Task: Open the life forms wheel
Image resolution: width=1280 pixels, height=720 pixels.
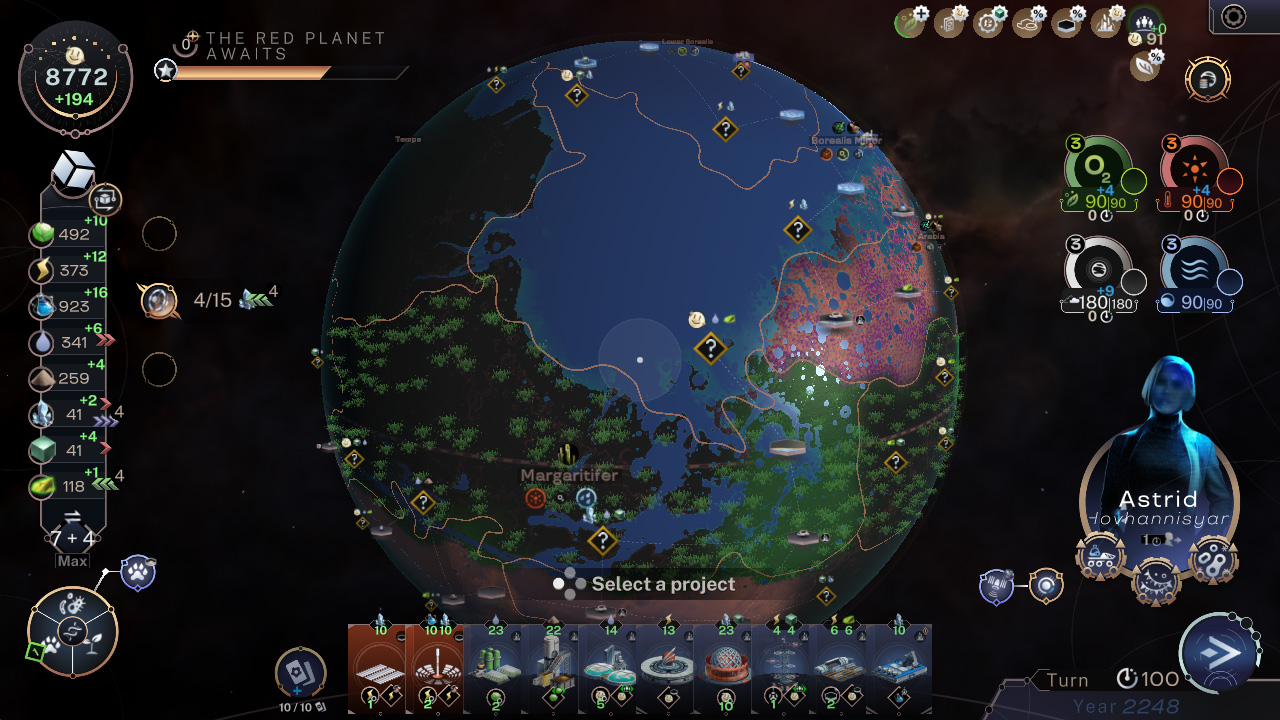Action: coord(73,632)
